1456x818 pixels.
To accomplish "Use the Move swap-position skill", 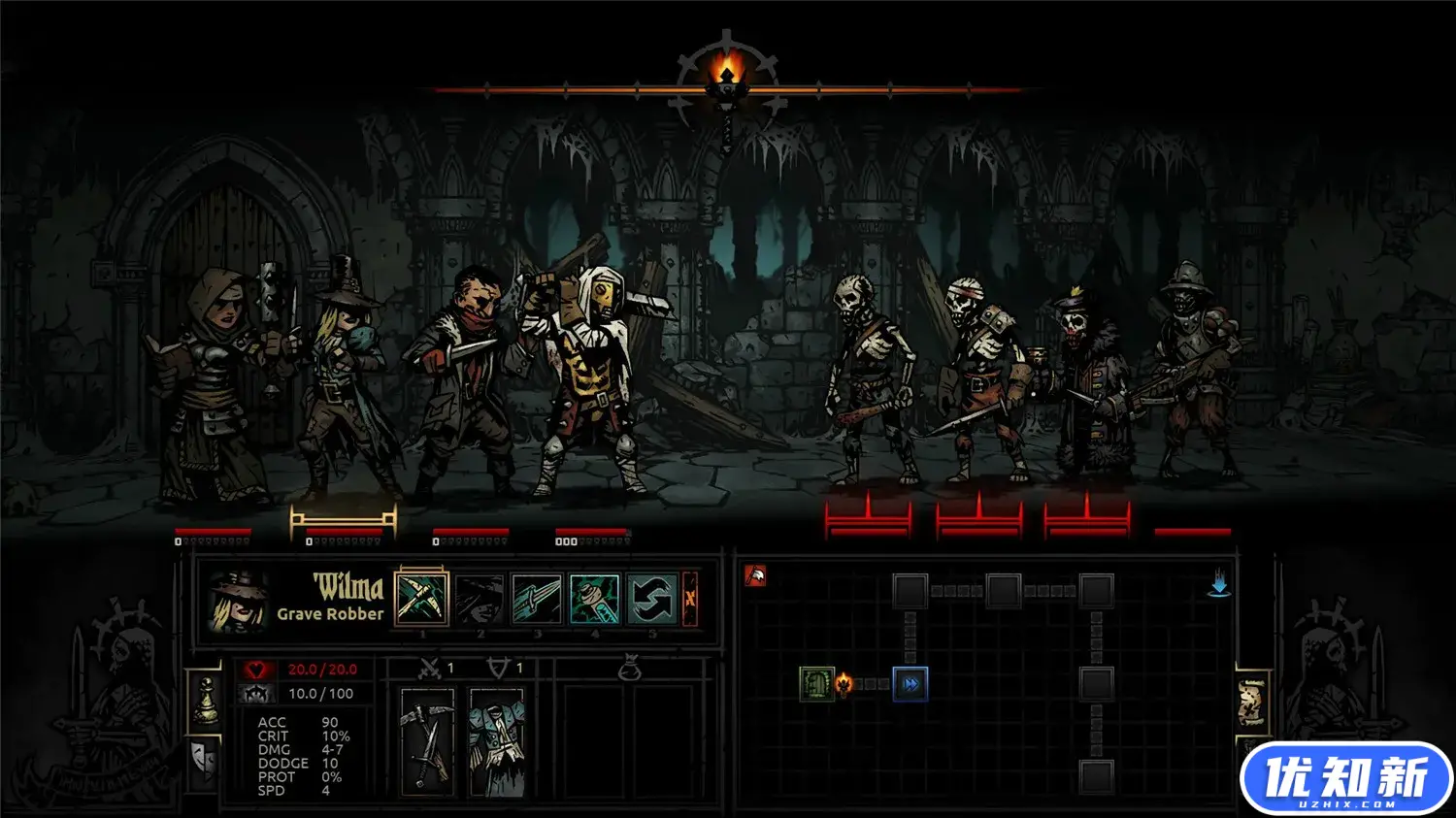I will coord(652,599).
